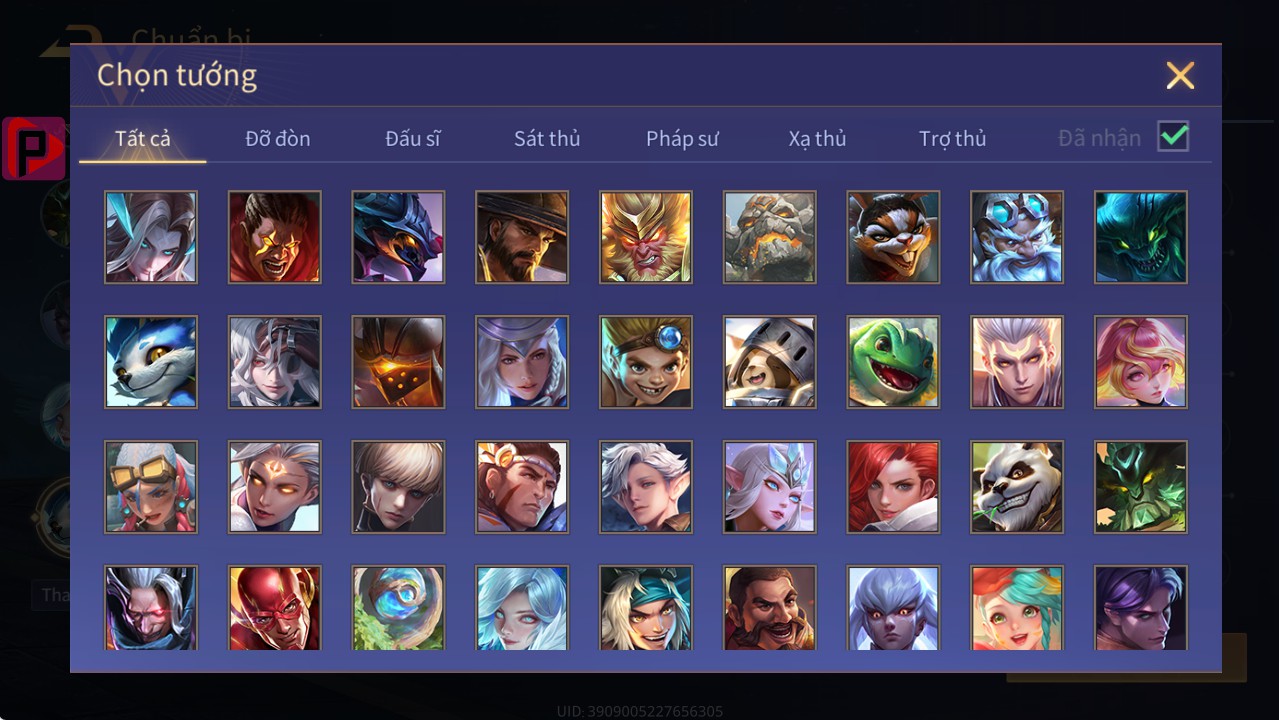Filter heroes by Pháp sư
Image resolution: width=1279 pixels, height=720 pixels.
682,139
